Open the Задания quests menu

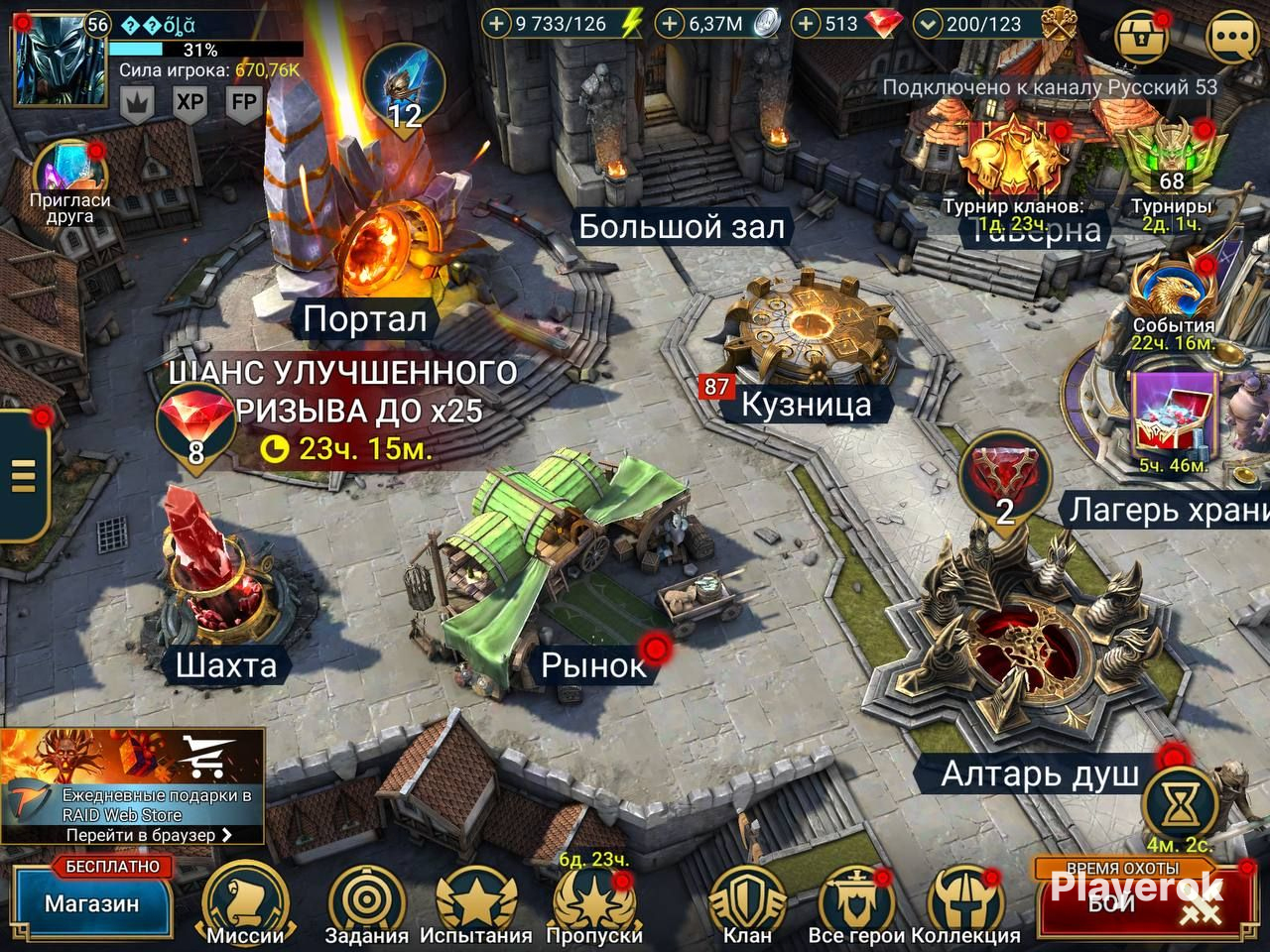366,902
